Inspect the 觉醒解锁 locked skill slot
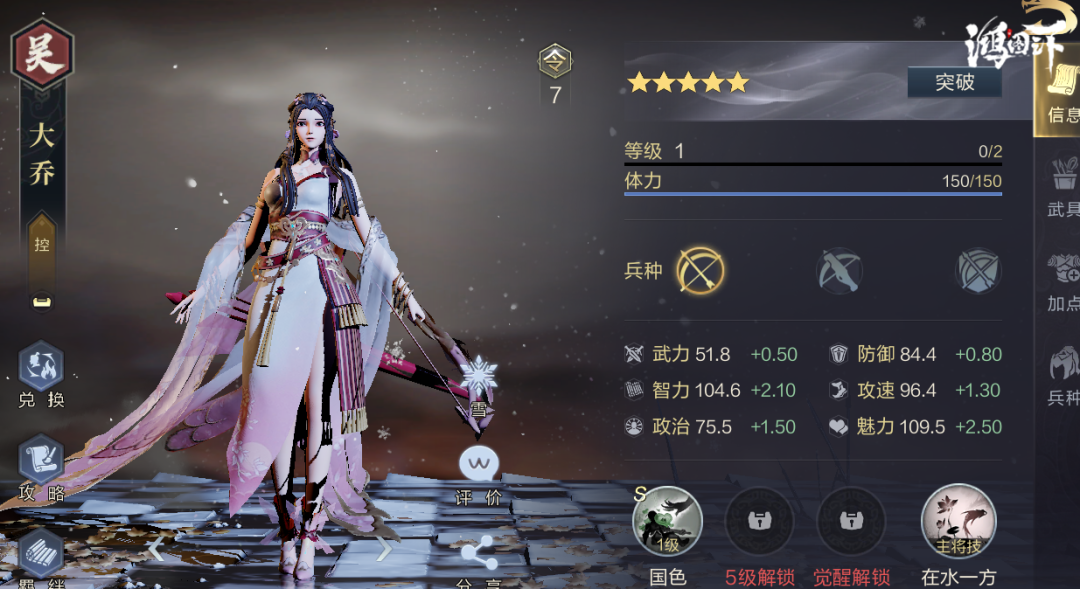The width and height of the screenshot is (1080, 589). coord(851,521)
